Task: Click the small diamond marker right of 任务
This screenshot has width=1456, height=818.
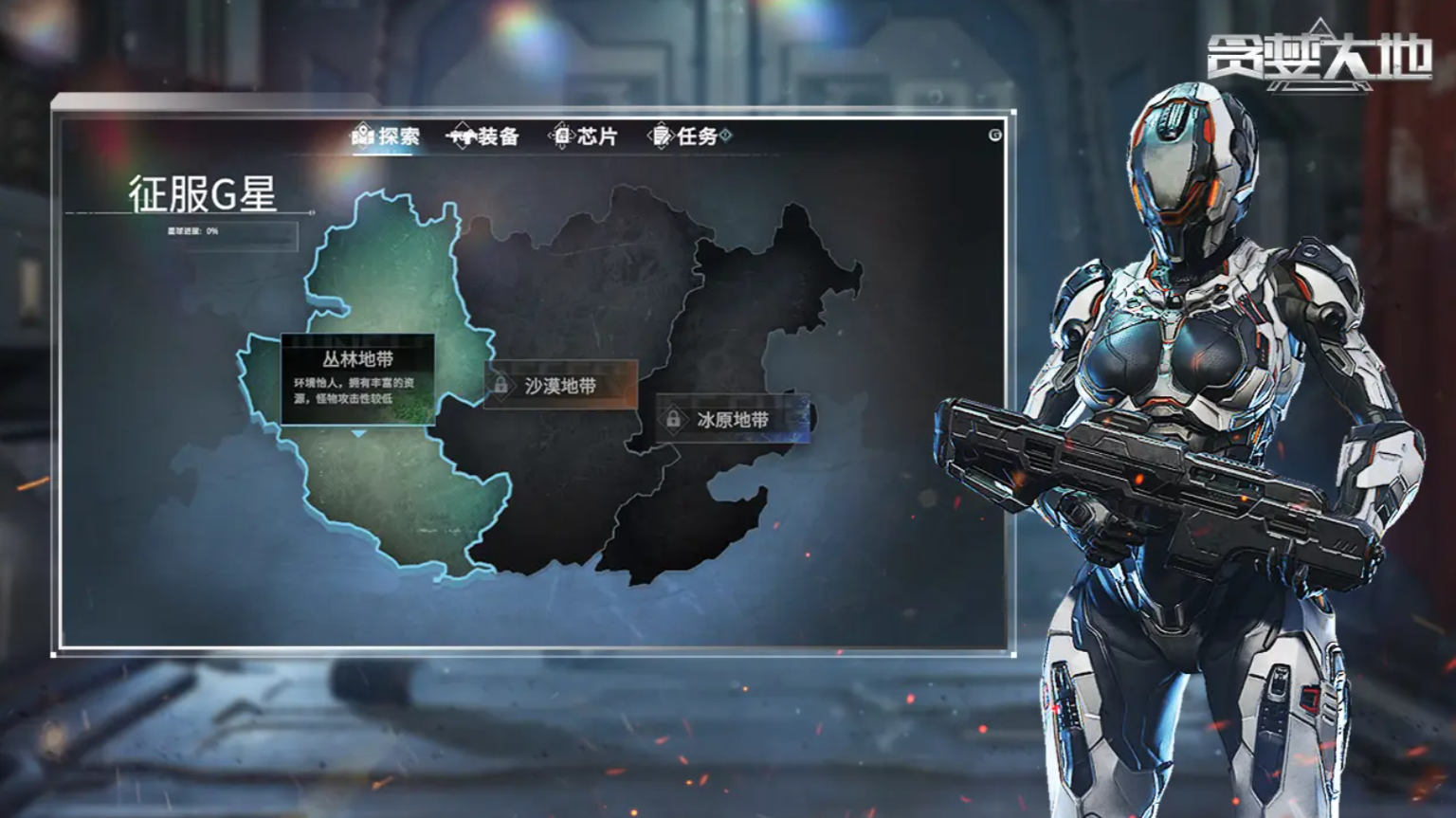Action: 723,136
